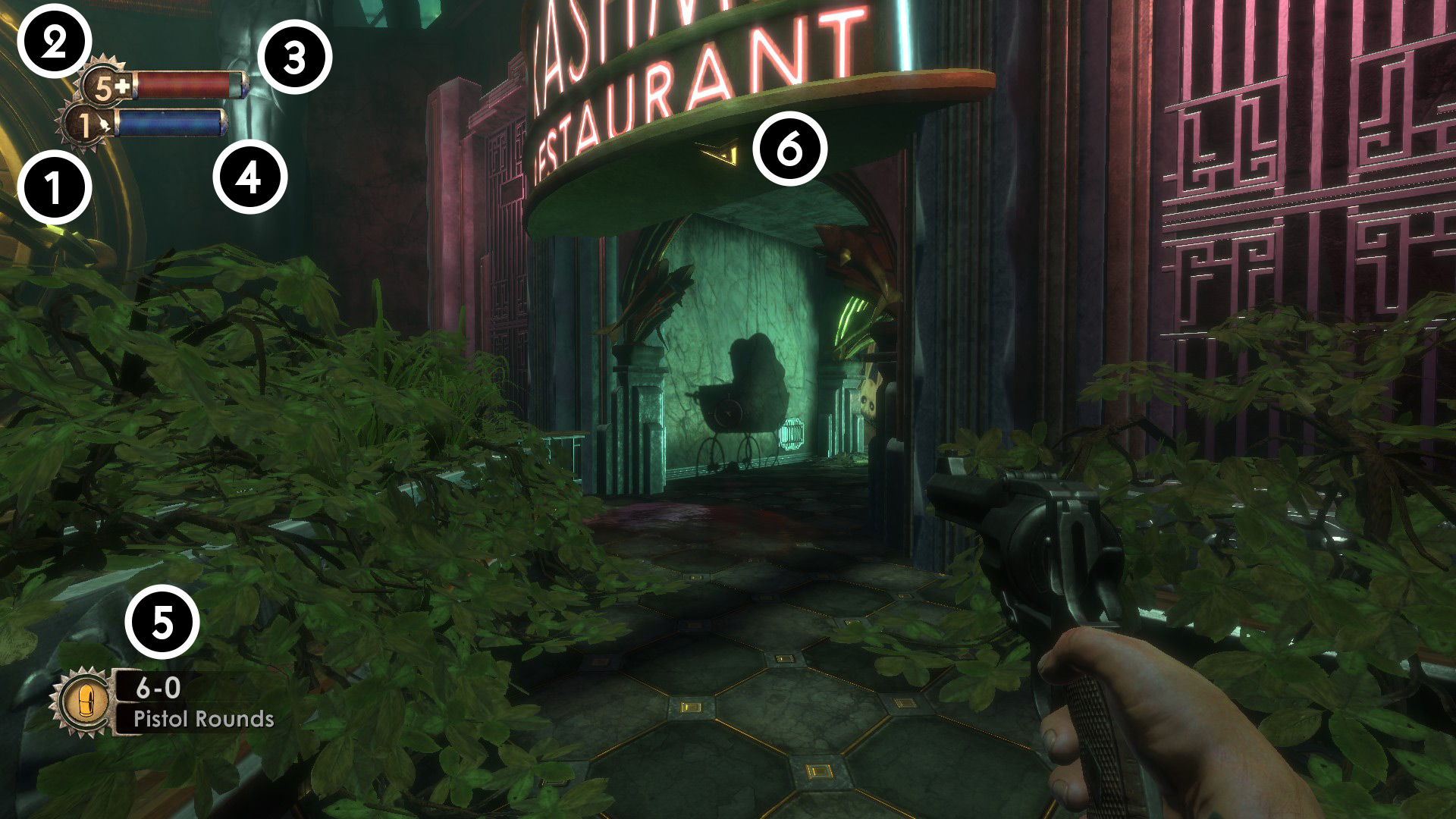Click the red health bar
The height and width of the screenshot is (819, 1456).
186,83
